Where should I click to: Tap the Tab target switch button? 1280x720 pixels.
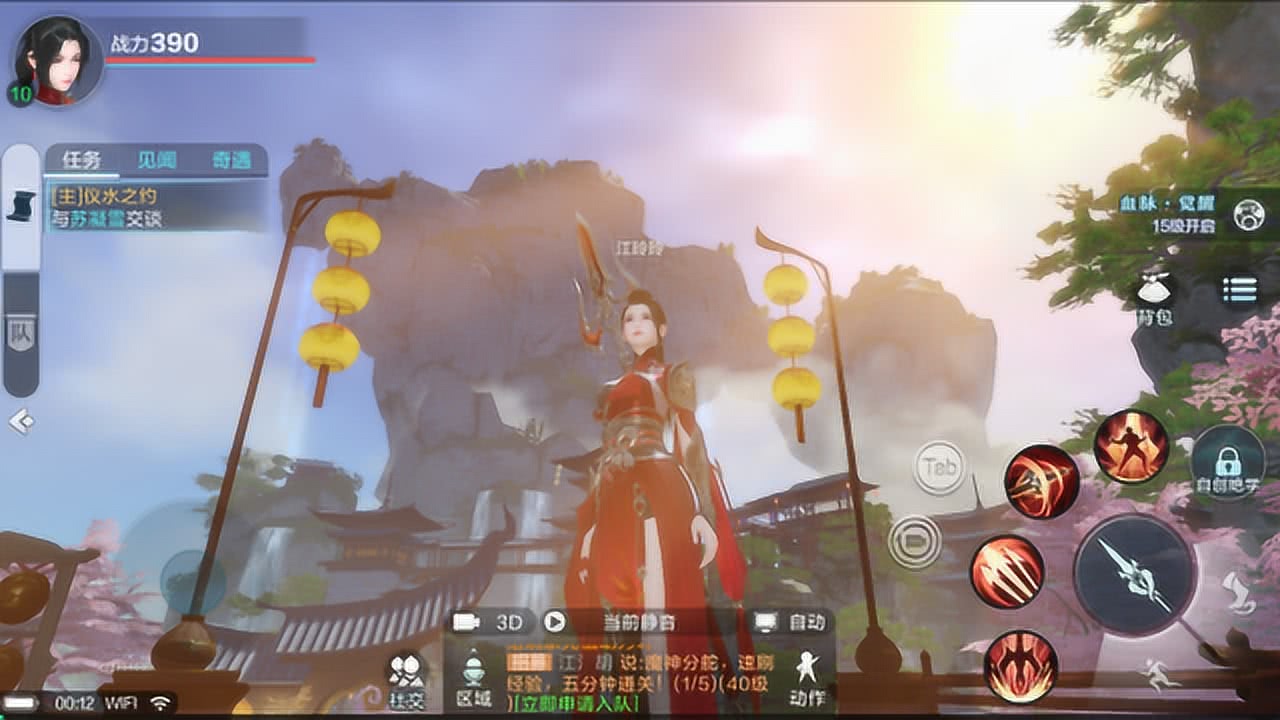click(x=939, y=467)
